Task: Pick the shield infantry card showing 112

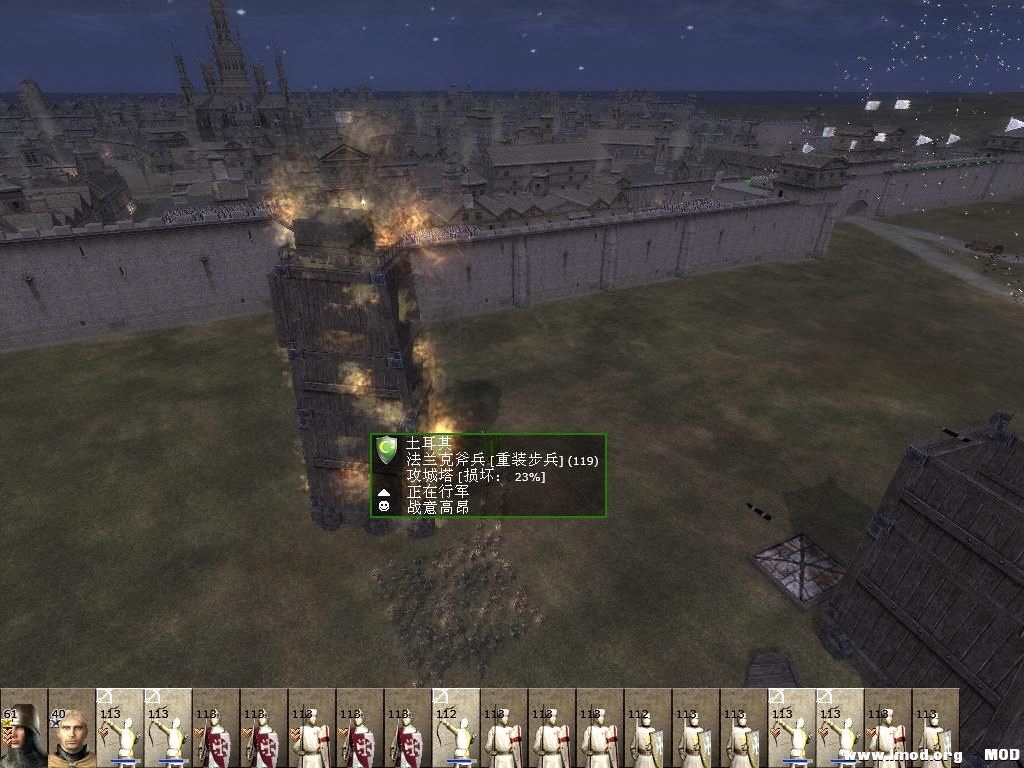Action: click(647, 728)
